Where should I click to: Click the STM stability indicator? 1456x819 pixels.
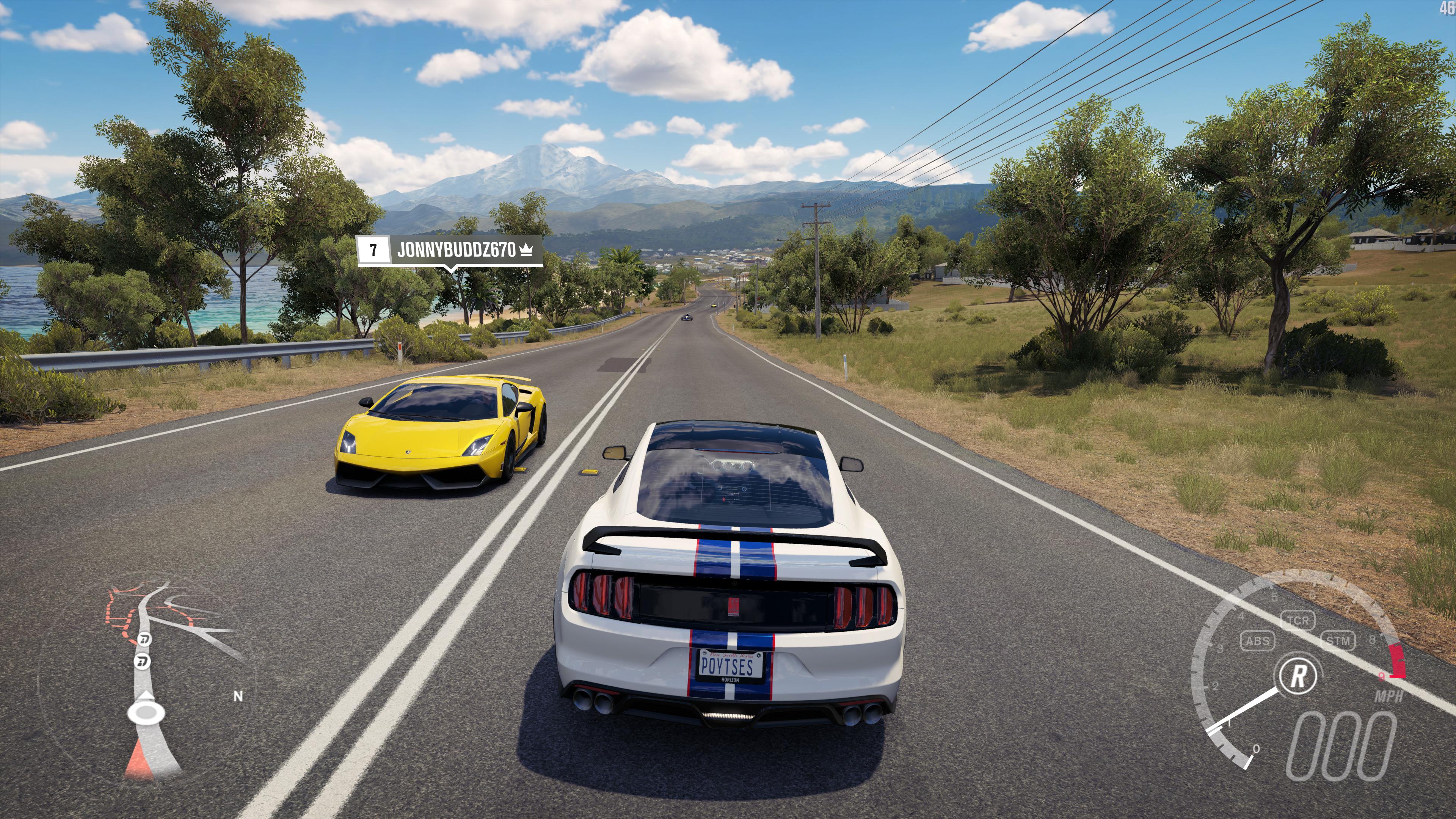coord(1338,641)
